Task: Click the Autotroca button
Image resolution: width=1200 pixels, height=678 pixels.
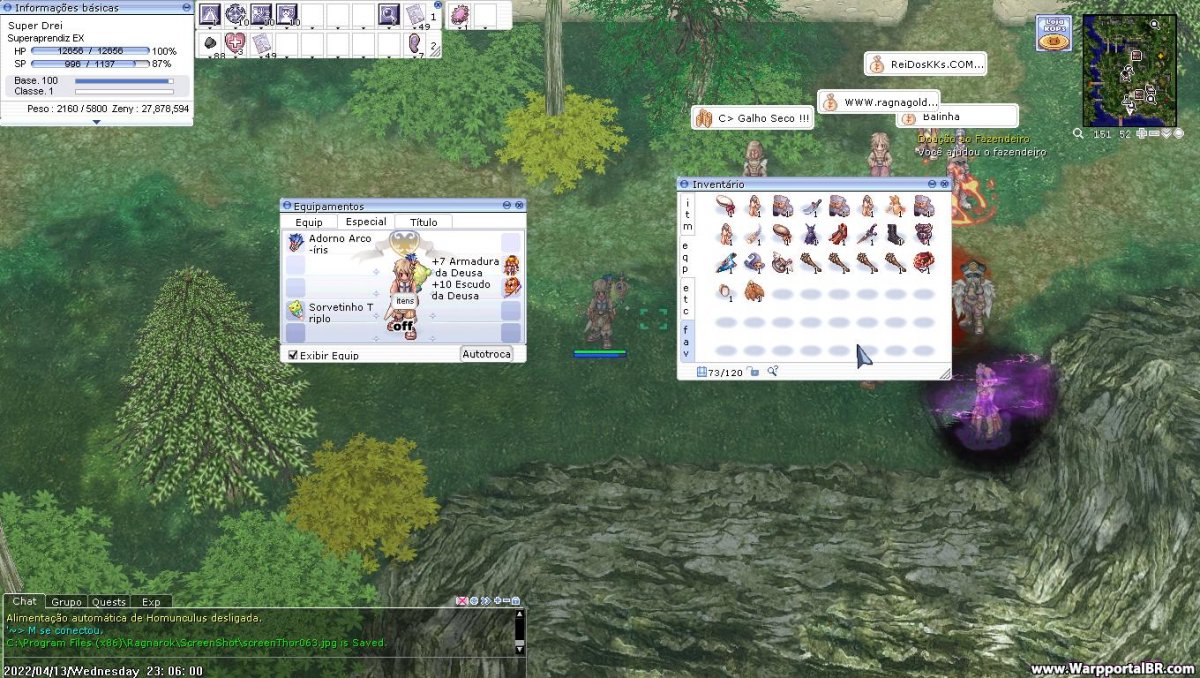Action: pyautogui.click(x=487, y=354)
